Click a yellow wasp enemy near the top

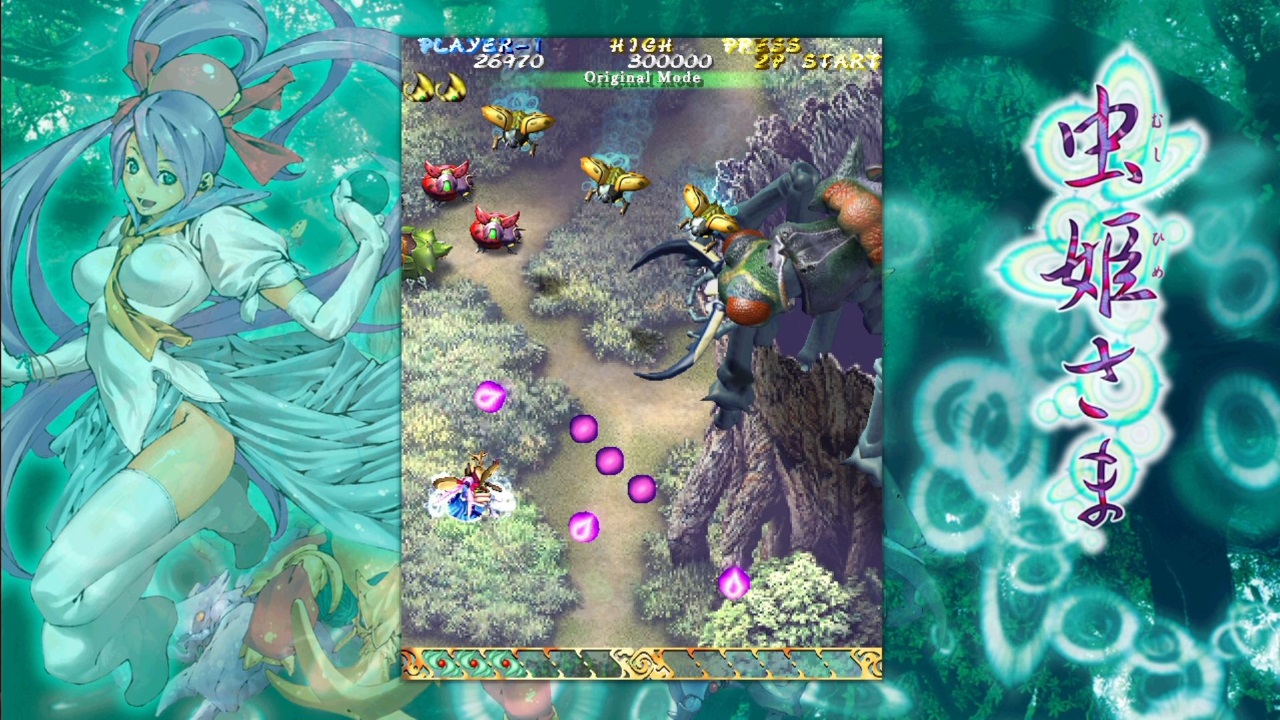point(520,125)
